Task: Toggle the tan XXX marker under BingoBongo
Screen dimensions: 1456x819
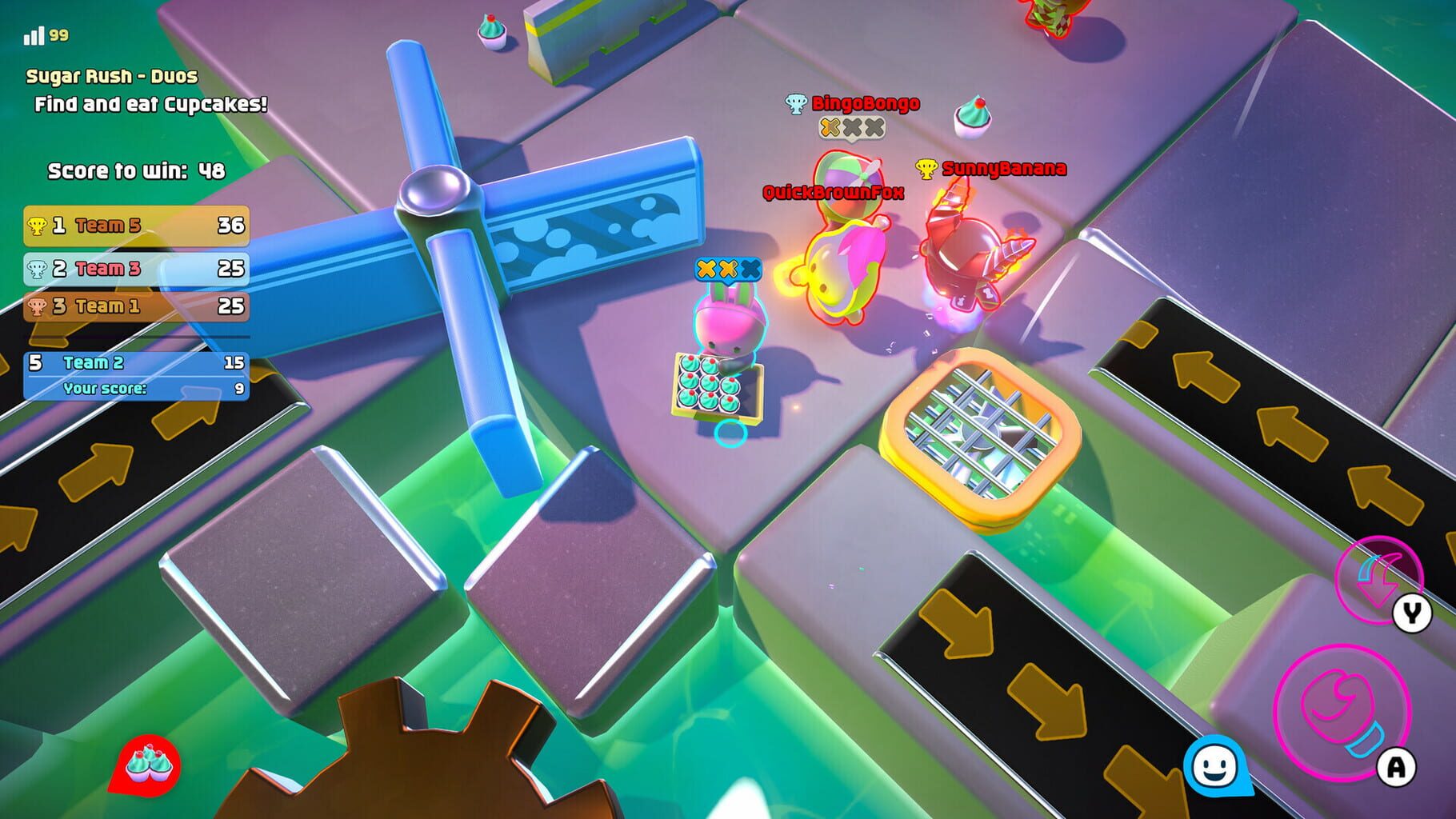Action: tap(850, 126)
